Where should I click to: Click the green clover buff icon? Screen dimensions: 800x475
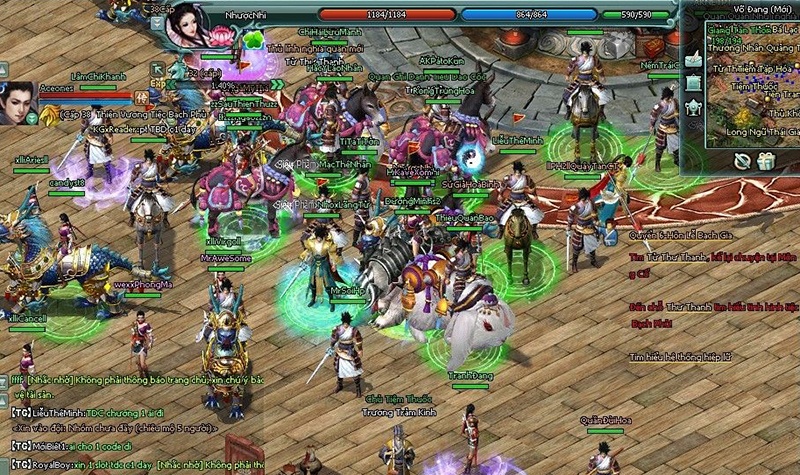(254, 40)
